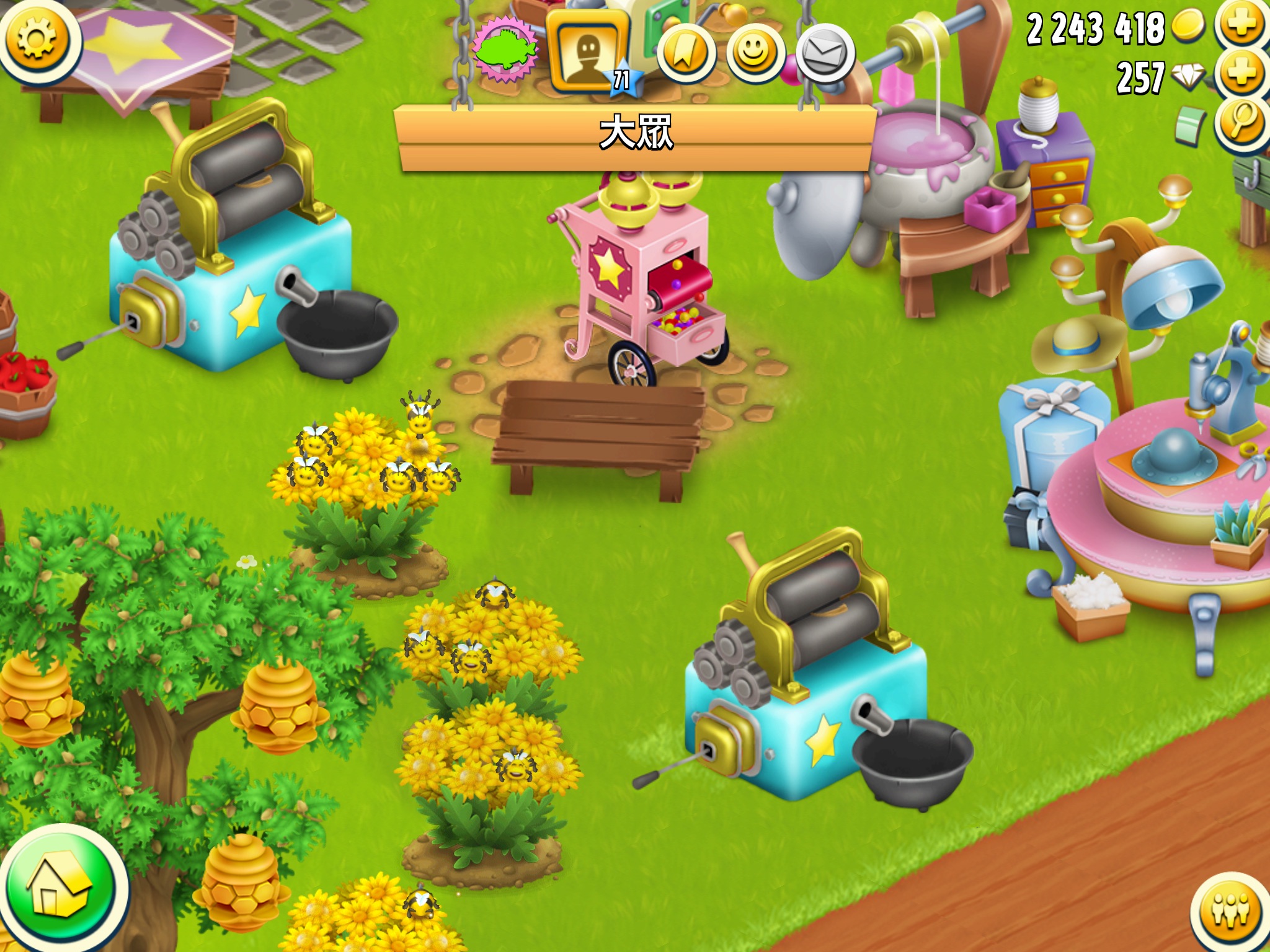Click the smiley face button
Image resolution: width=1270 pixels, height=952 pixels.
pos(755,55)
